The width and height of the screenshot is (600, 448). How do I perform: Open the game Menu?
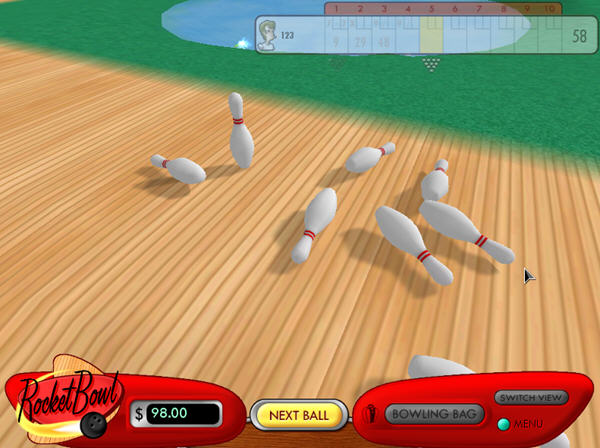(505, 424)
